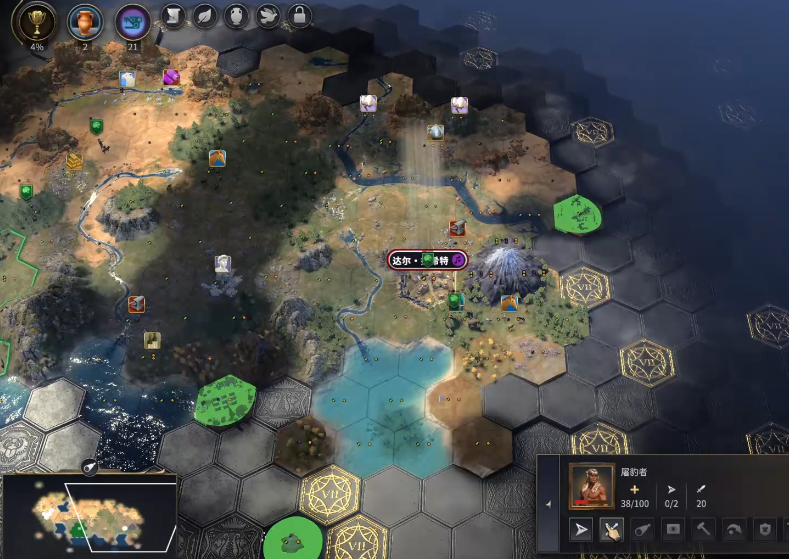Click the padlock icon in top bar

298,16
